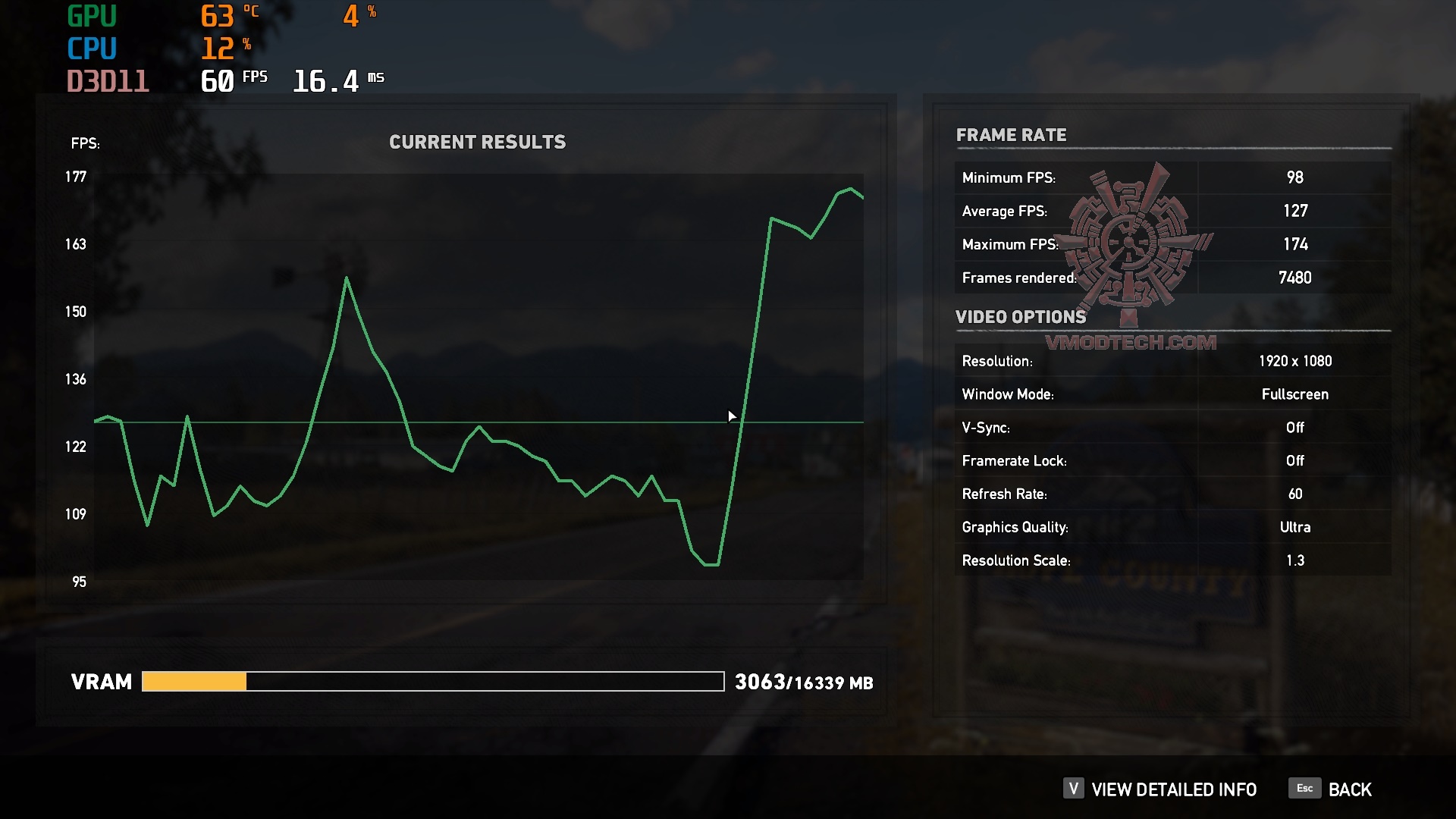Select the FRAME RATE panel header
The width and height of the screenshot is (1456, 819).
click(x=1012, y=135)
